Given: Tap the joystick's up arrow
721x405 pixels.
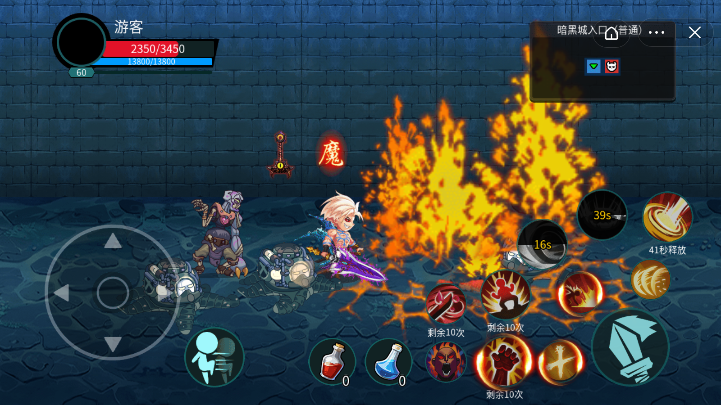Looking at the screenshot, I should (x=113, y=241).
